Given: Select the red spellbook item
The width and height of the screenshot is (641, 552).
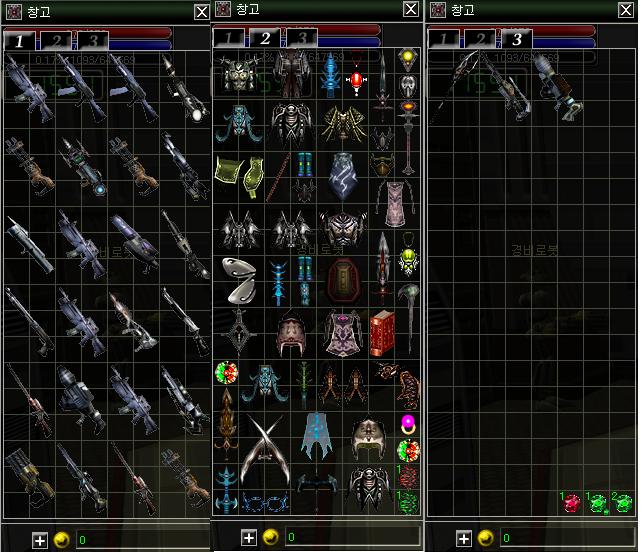Looking at the screenshot, I should [x=382, y=332].
